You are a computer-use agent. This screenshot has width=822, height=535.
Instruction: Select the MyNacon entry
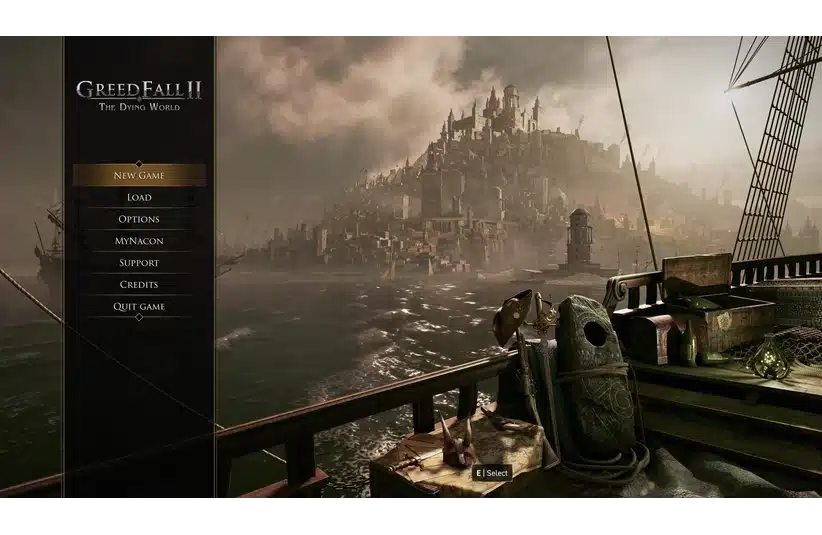[x=139, y=241]
